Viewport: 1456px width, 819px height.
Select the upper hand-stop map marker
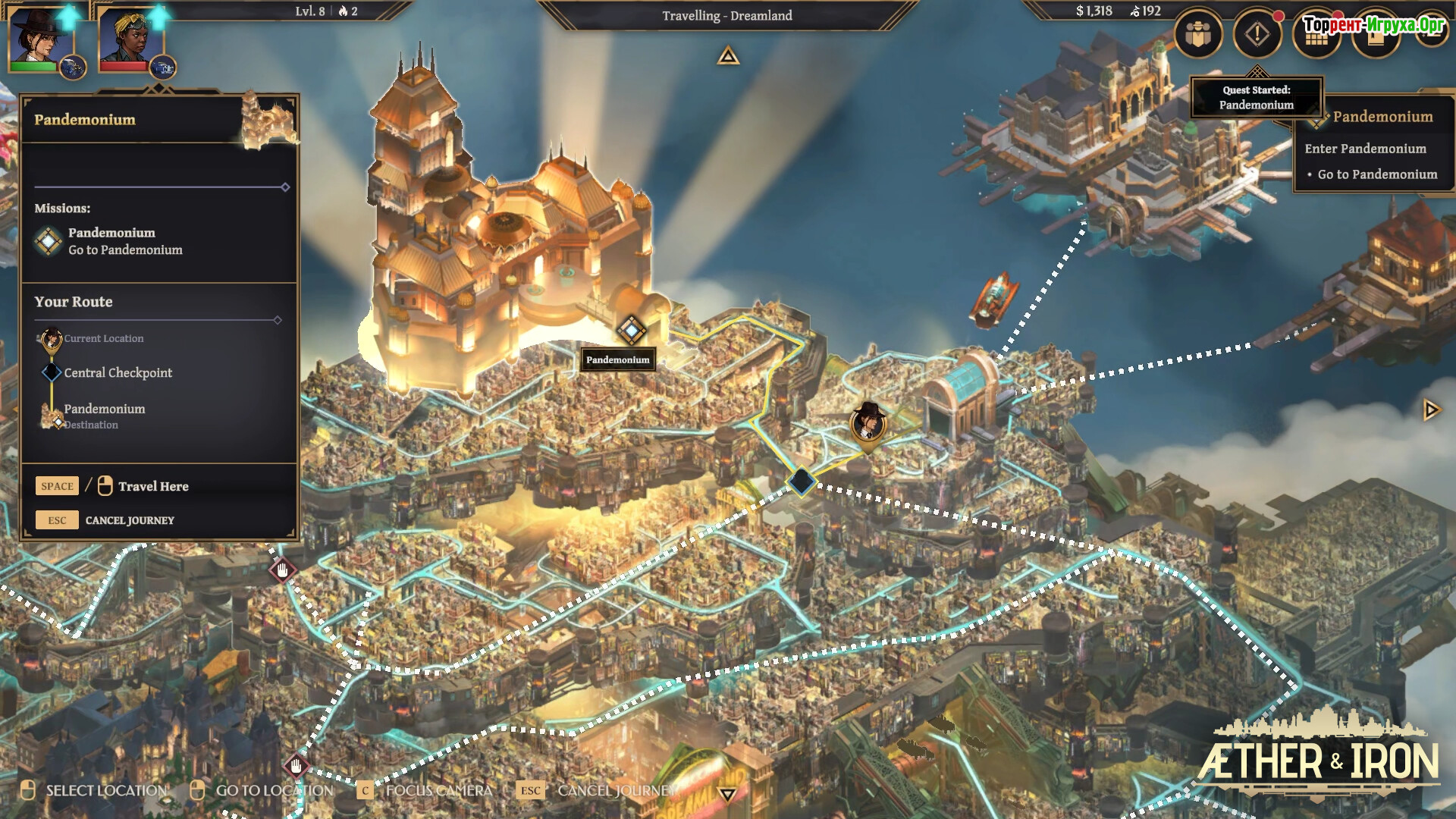point(283,570)
